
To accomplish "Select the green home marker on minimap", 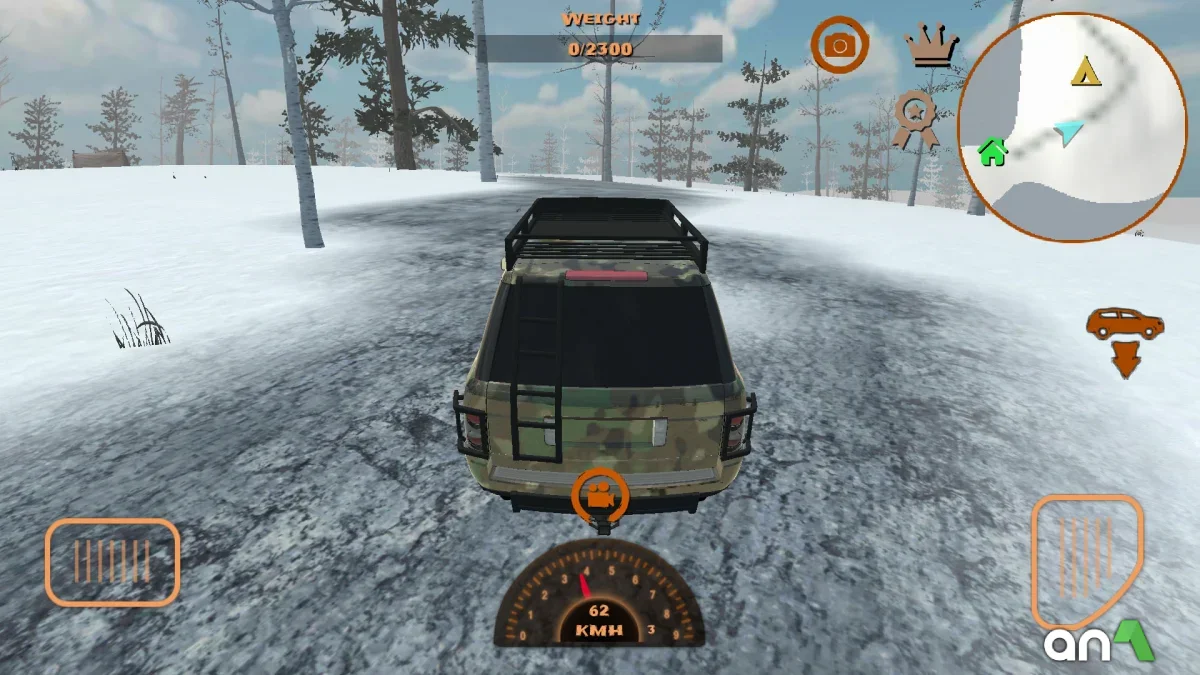I will pos(993,152).
